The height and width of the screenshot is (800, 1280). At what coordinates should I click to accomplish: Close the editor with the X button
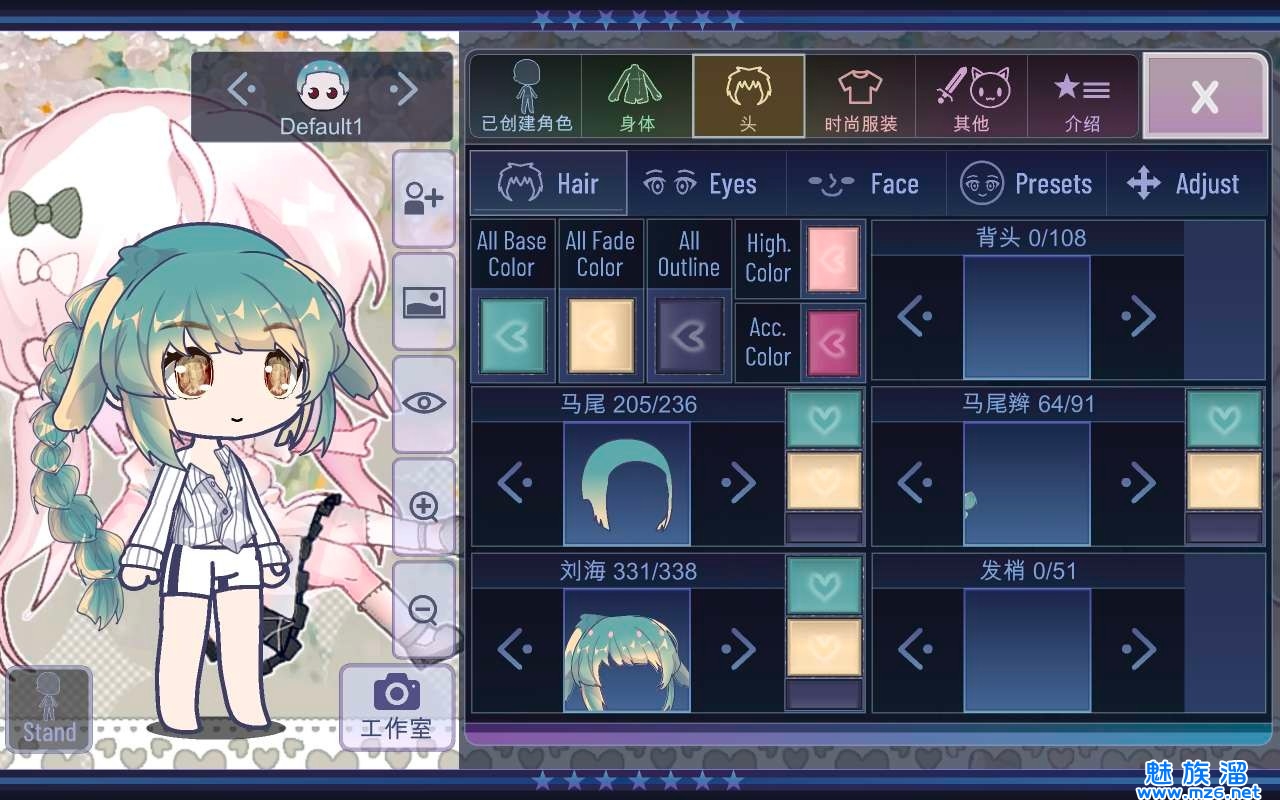coord(1205,96)
